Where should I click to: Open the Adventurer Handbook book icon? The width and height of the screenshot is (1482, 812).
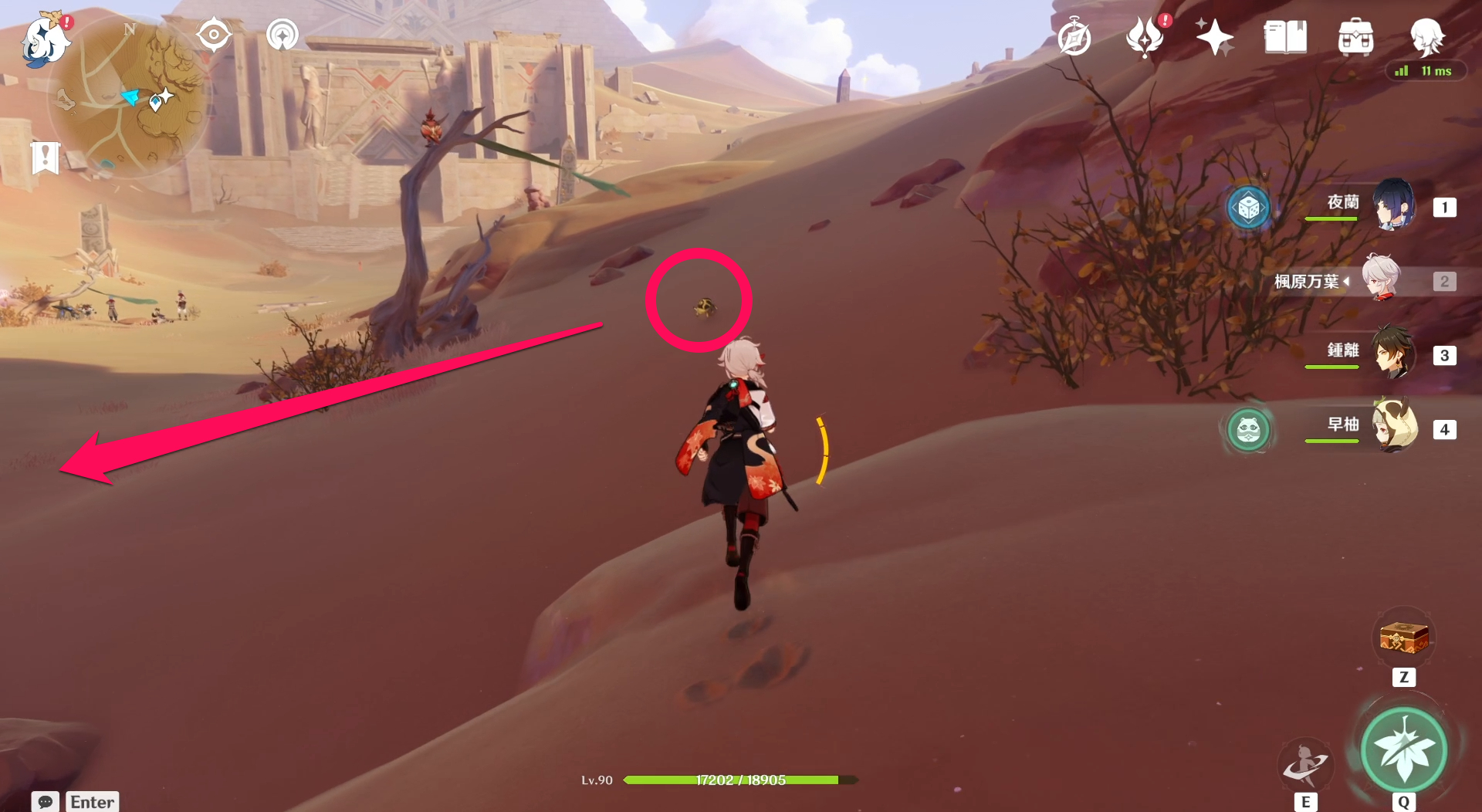1286,37
